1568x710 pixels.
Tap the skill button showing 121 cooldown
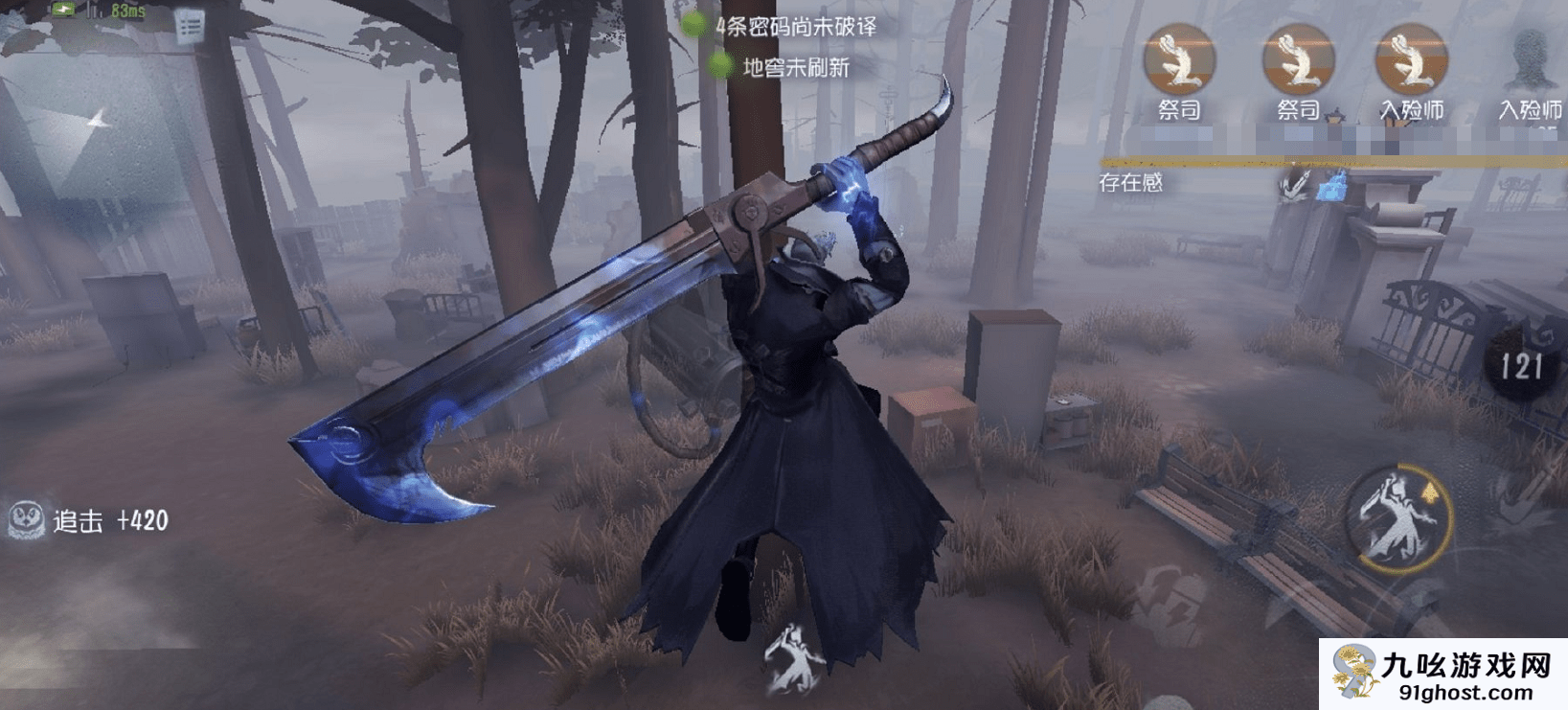click(x=1521, y=365)
